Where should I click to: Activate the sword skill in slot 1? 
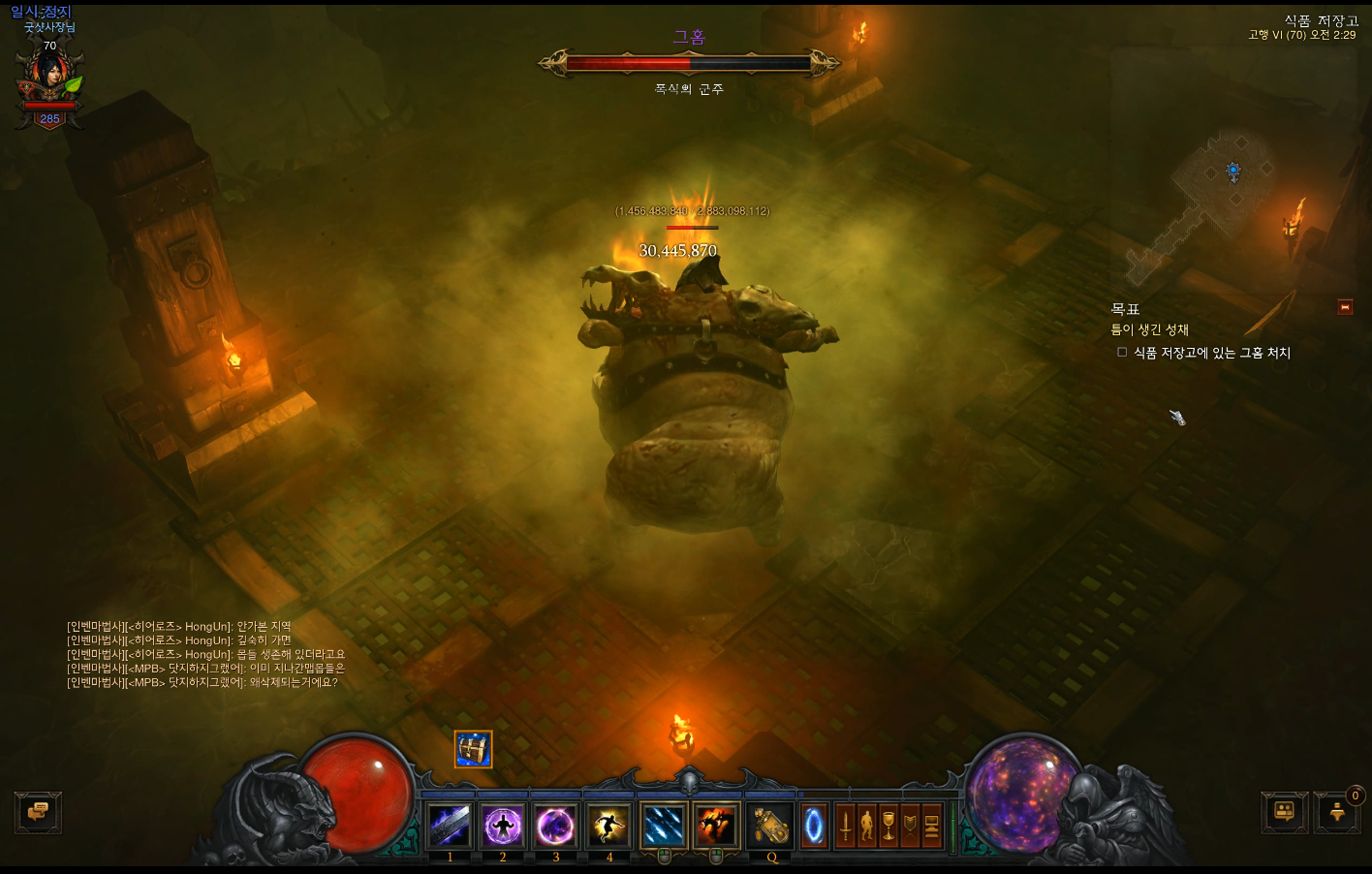450,827
